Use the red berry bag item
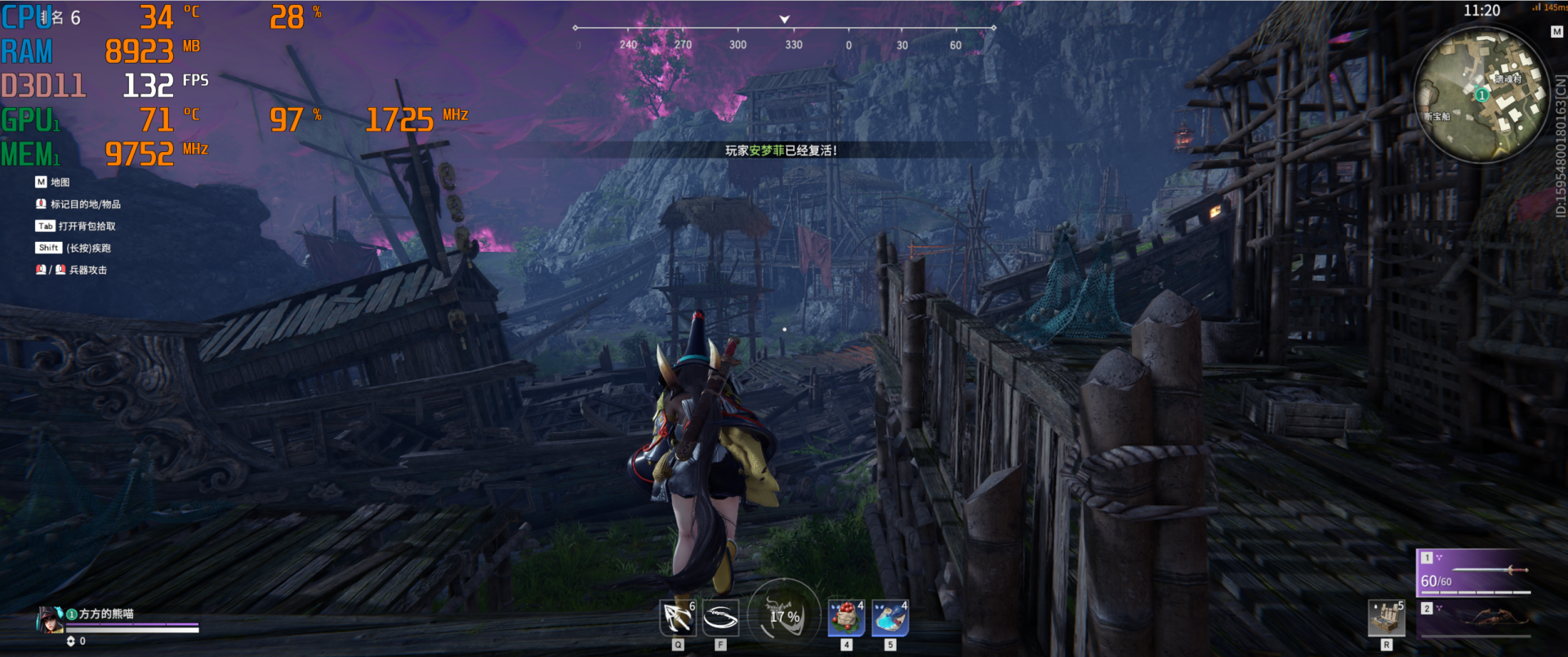Viewport: 1568px width, 657px height. (846, 619)
